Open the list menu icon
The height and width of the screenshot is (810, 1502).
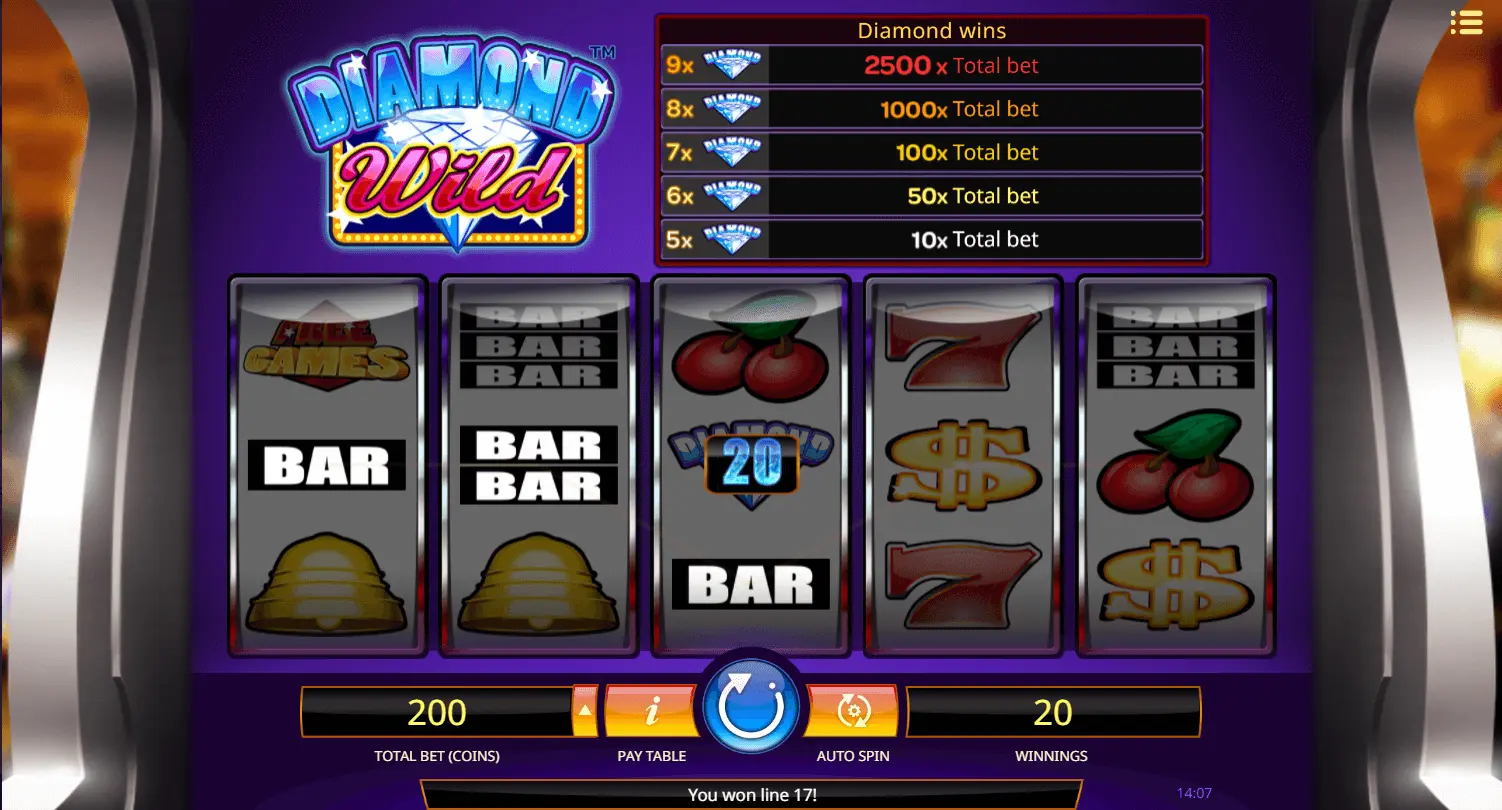pyautogui.click(x=1466, y=23)
